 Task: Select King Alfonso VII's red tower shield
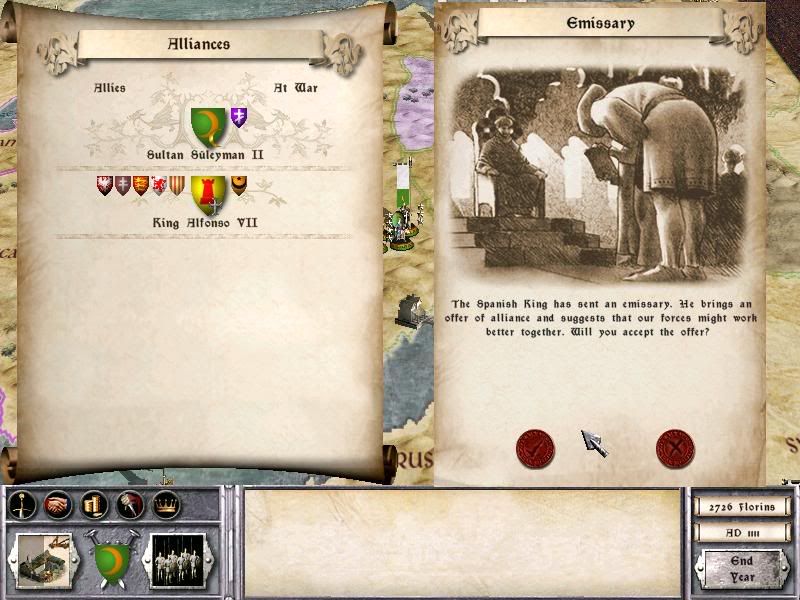tap(209, 193)
